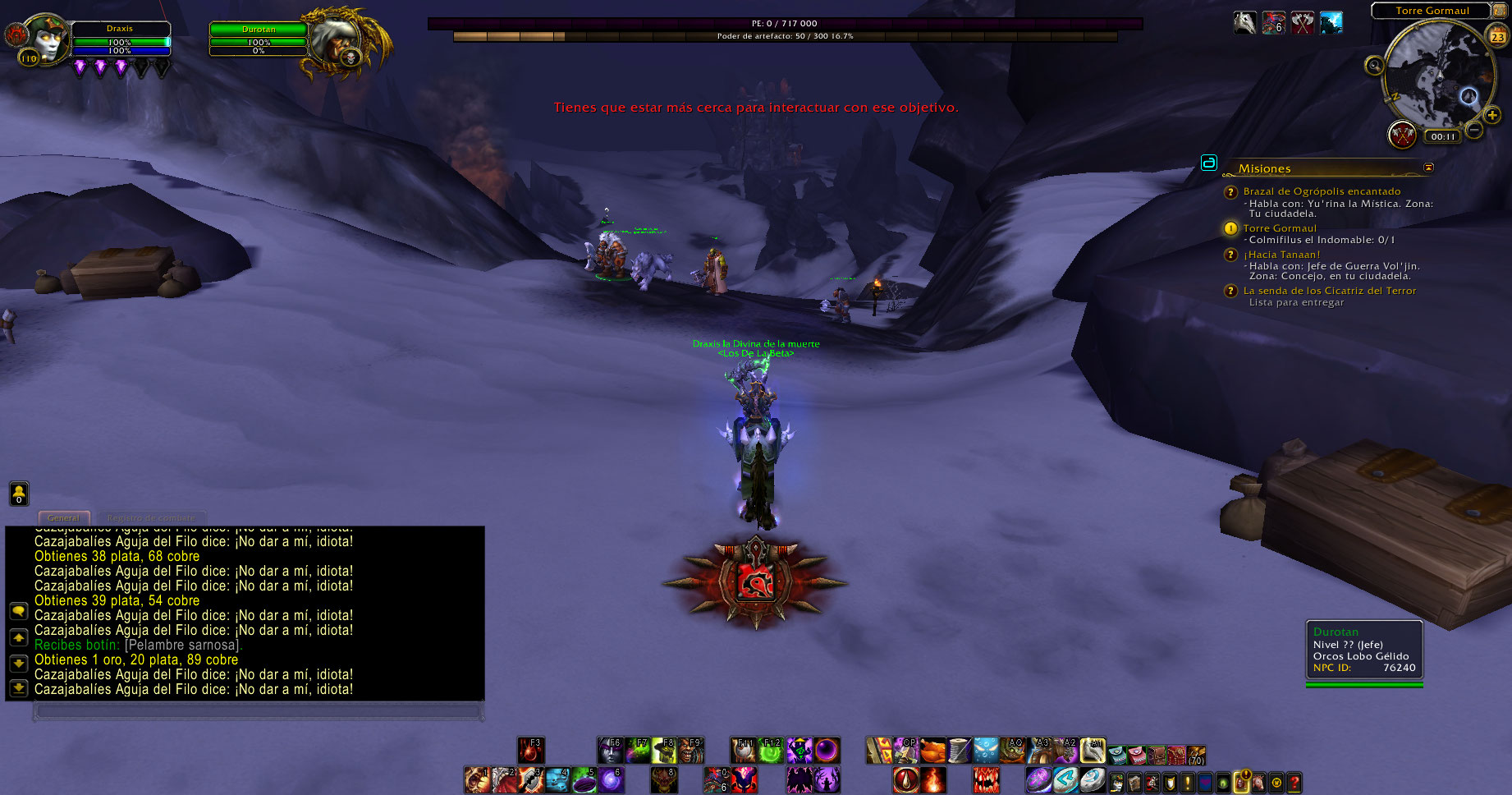Viewport: 1512px width, 795px height.
Task: Select the Torre Gormaul quest entry
Action: click(1279, 228)
